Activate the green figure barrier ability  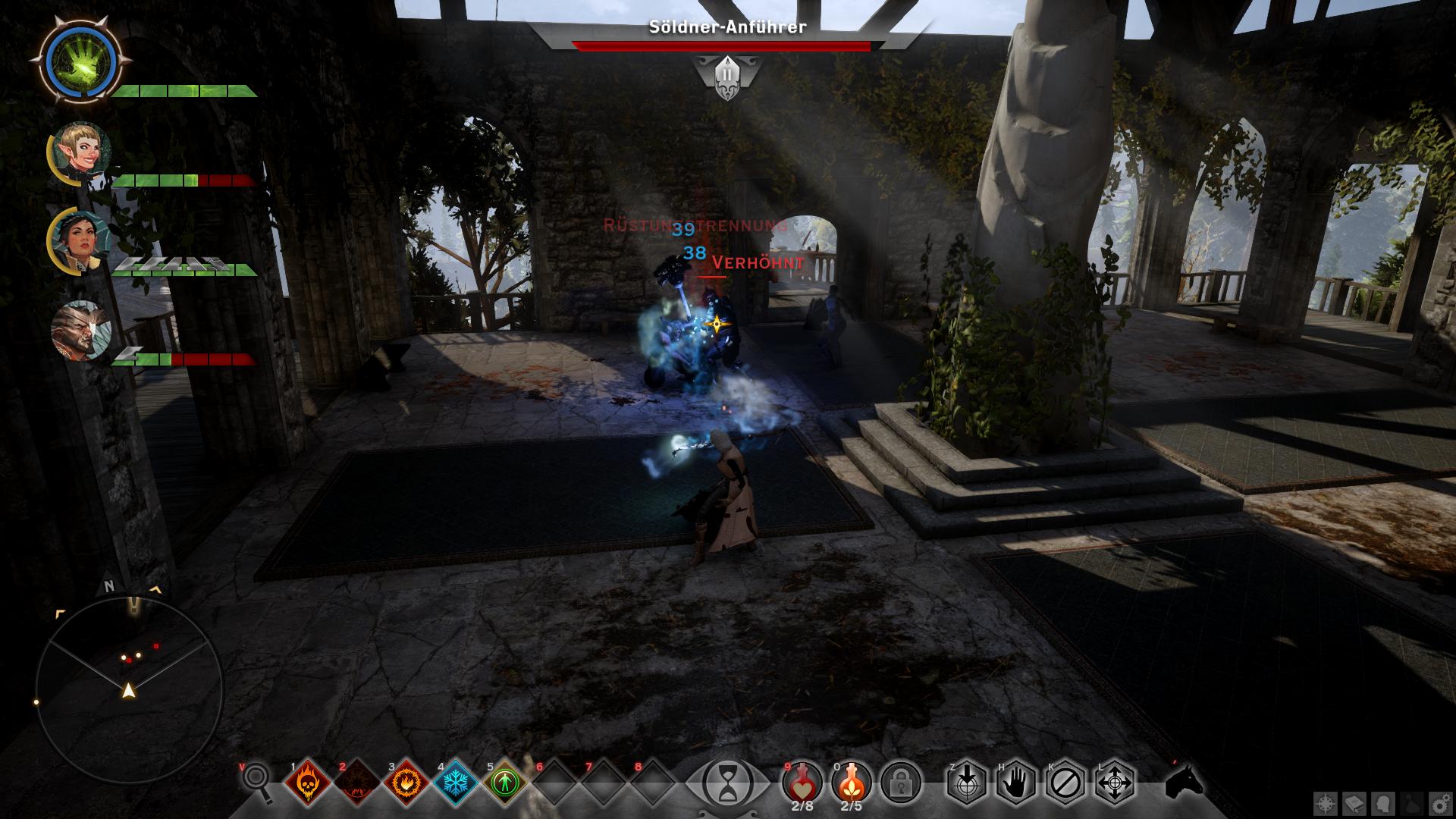[504, 782]
